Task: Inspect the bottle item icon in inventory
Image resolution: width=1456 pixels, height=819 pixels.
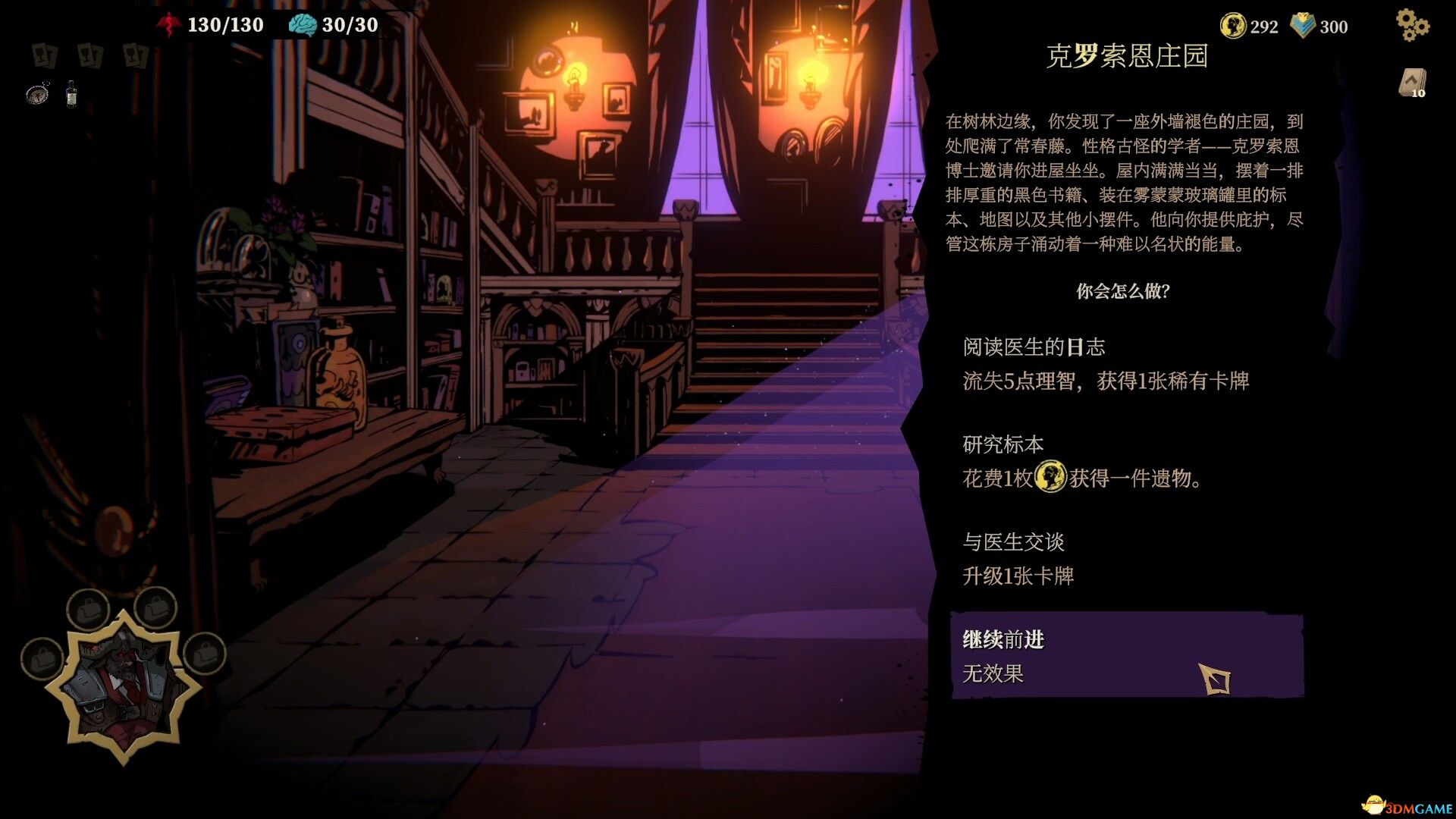Action: (71, 93)
